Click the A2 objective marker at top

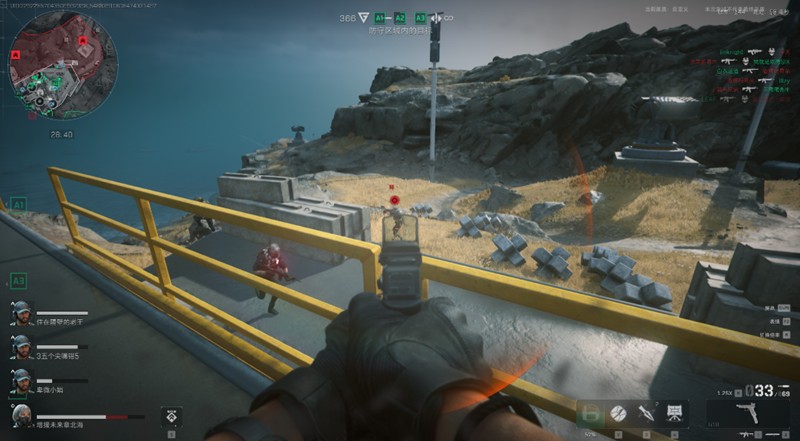point(400,18)
